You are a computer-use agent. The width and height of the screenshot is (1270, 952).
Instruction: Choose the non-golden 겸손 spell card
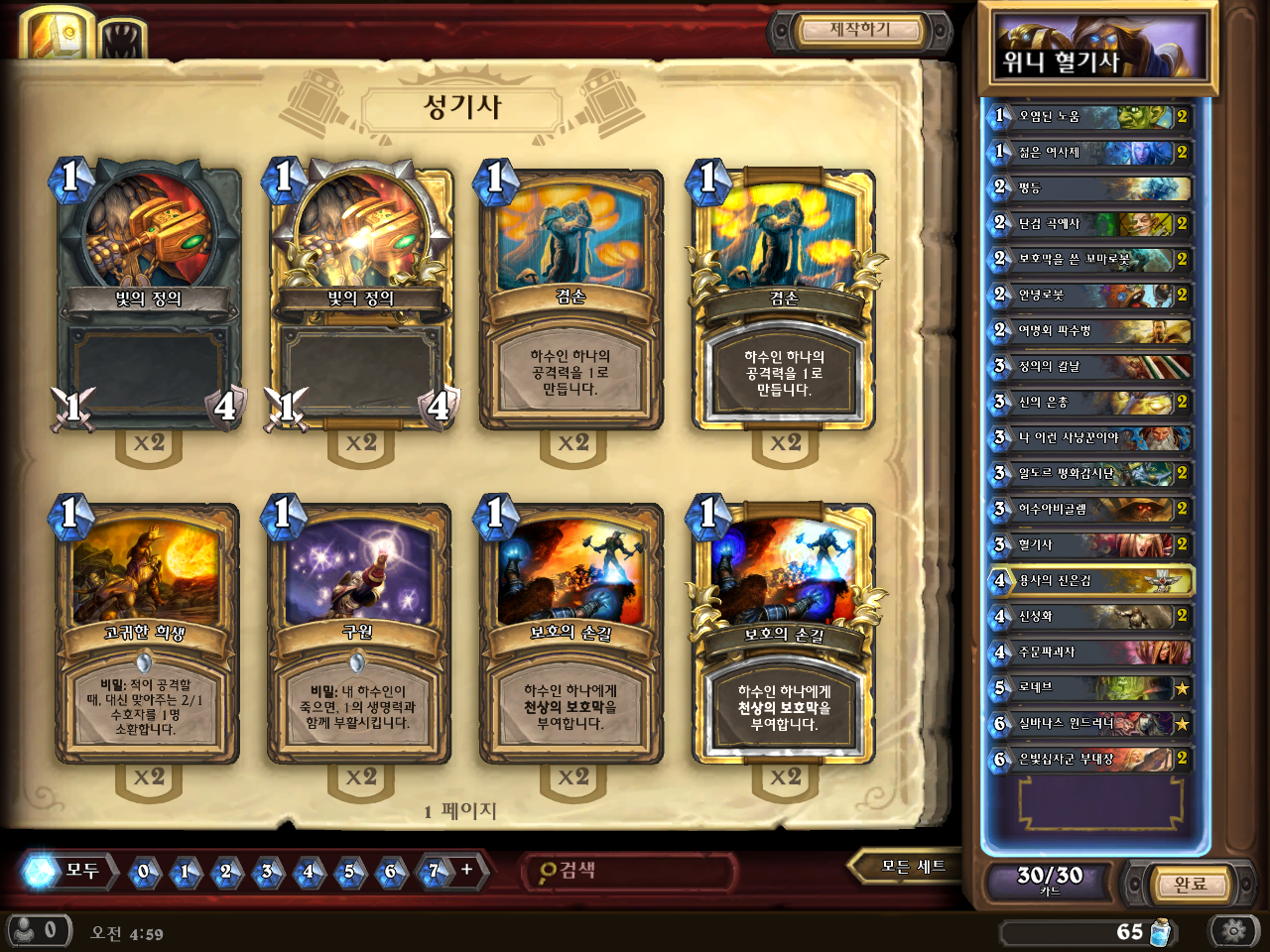pyautogui.click(x=571, y=297)
